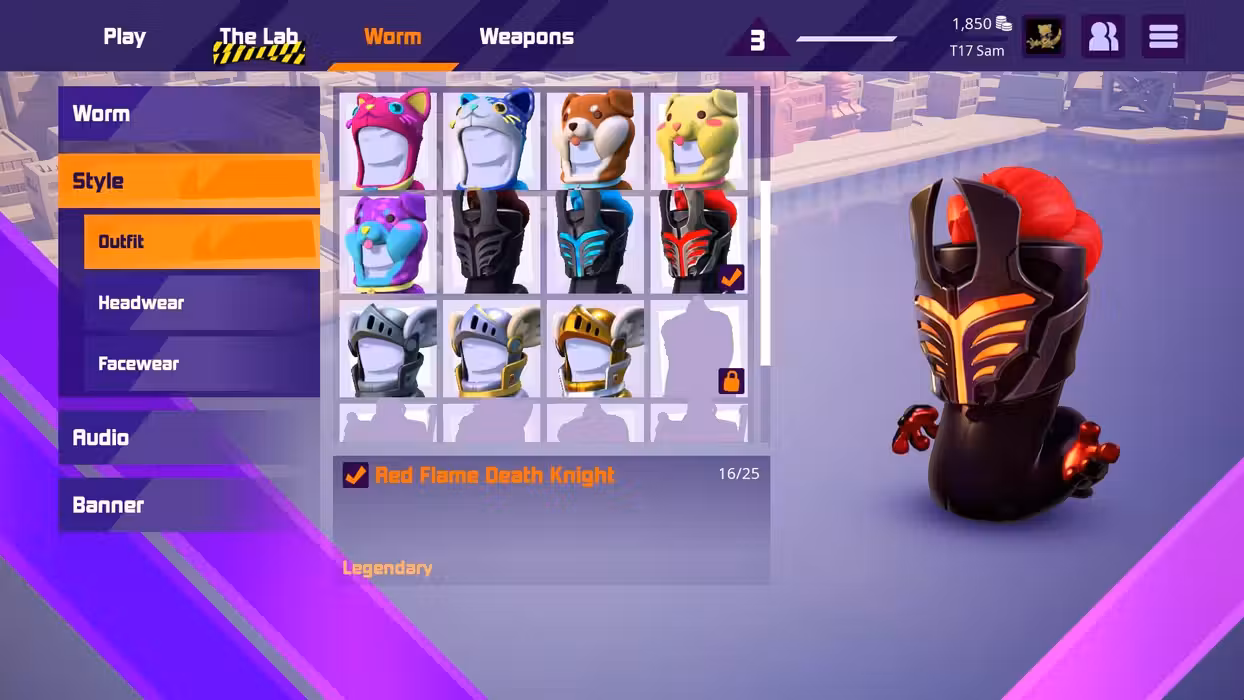The height and width of the screenshot is (700, 1244).
Task: Open the hamburger menu button
Action: 1163,37
